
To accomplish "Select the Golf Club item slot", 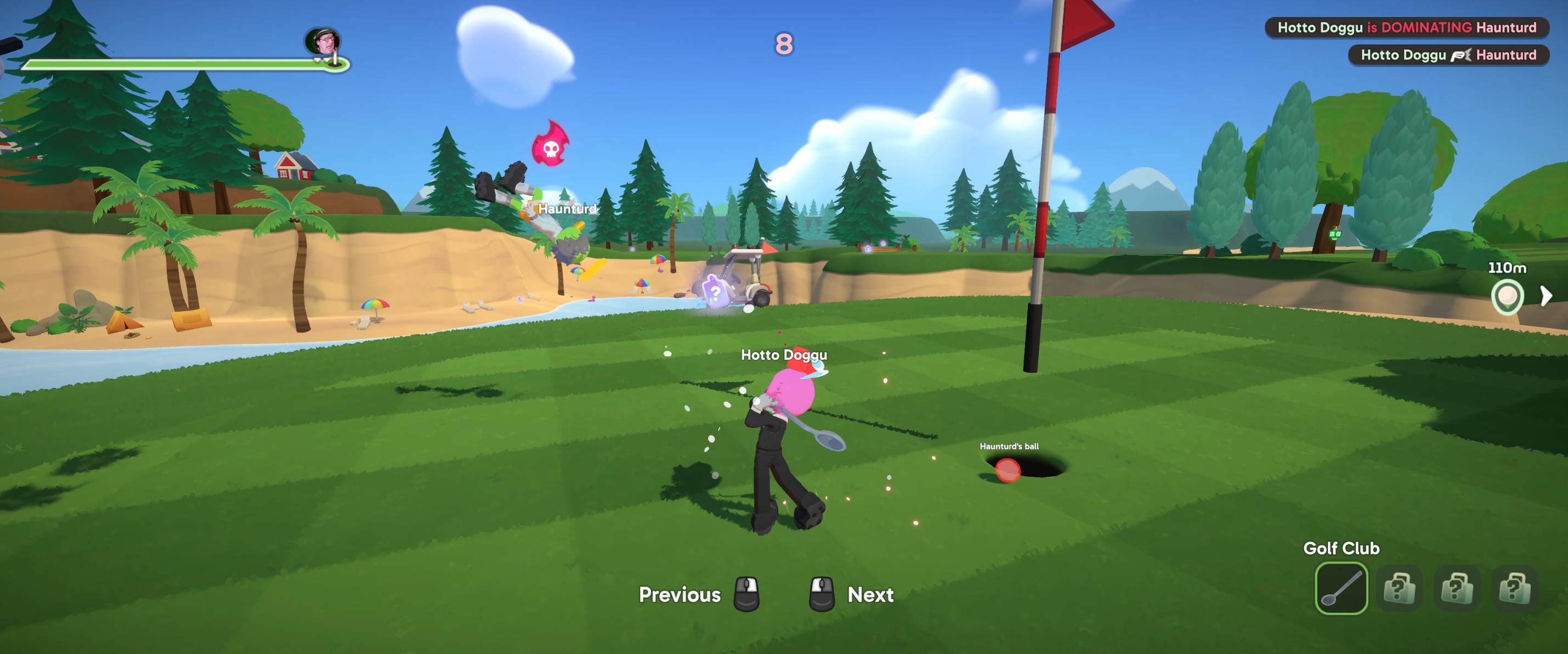I will click(1340, 588).
